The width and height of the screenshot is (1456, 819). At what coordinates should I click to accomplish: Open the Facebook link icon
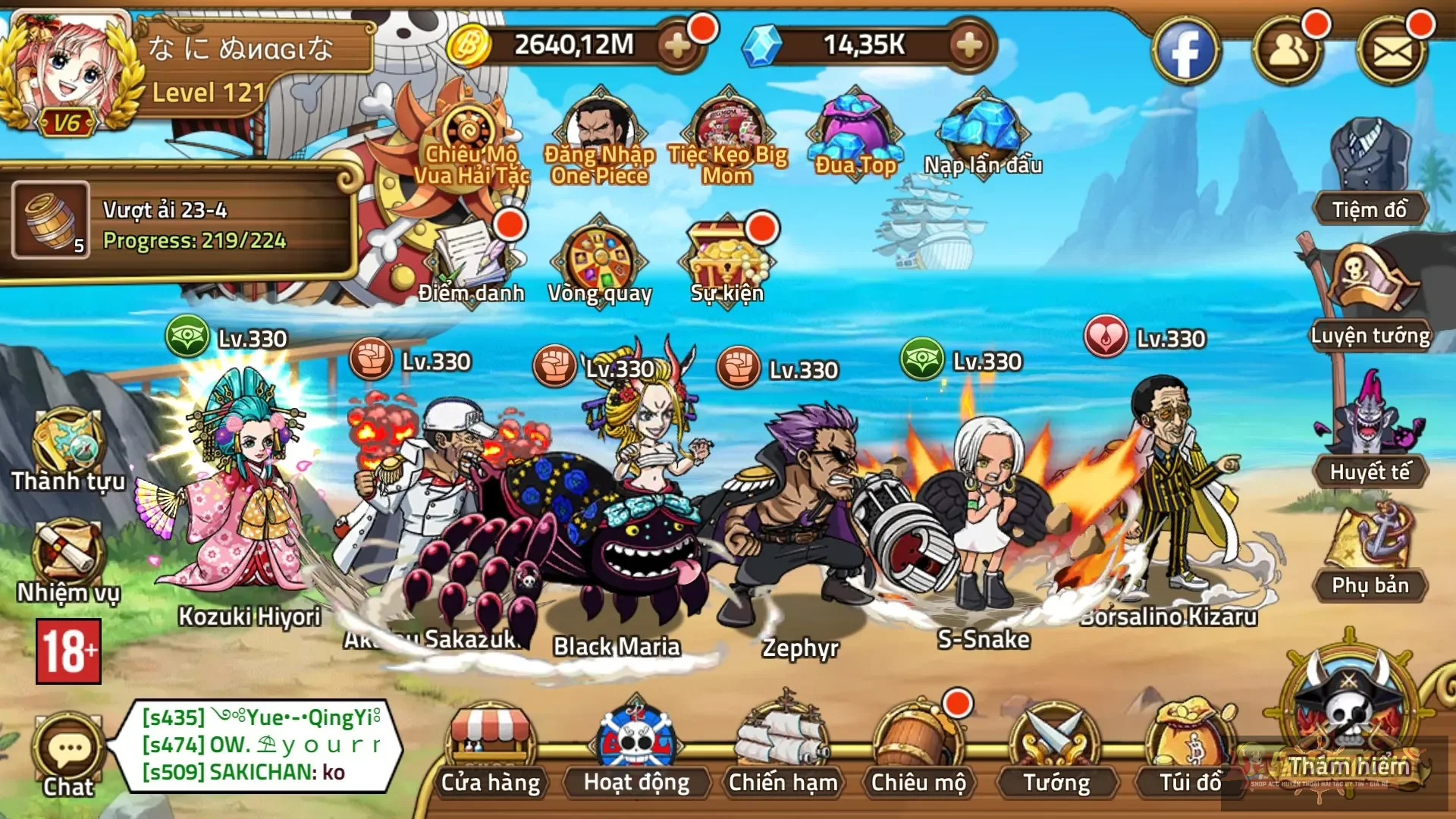pyautogui.click(x=1185, y=51)
